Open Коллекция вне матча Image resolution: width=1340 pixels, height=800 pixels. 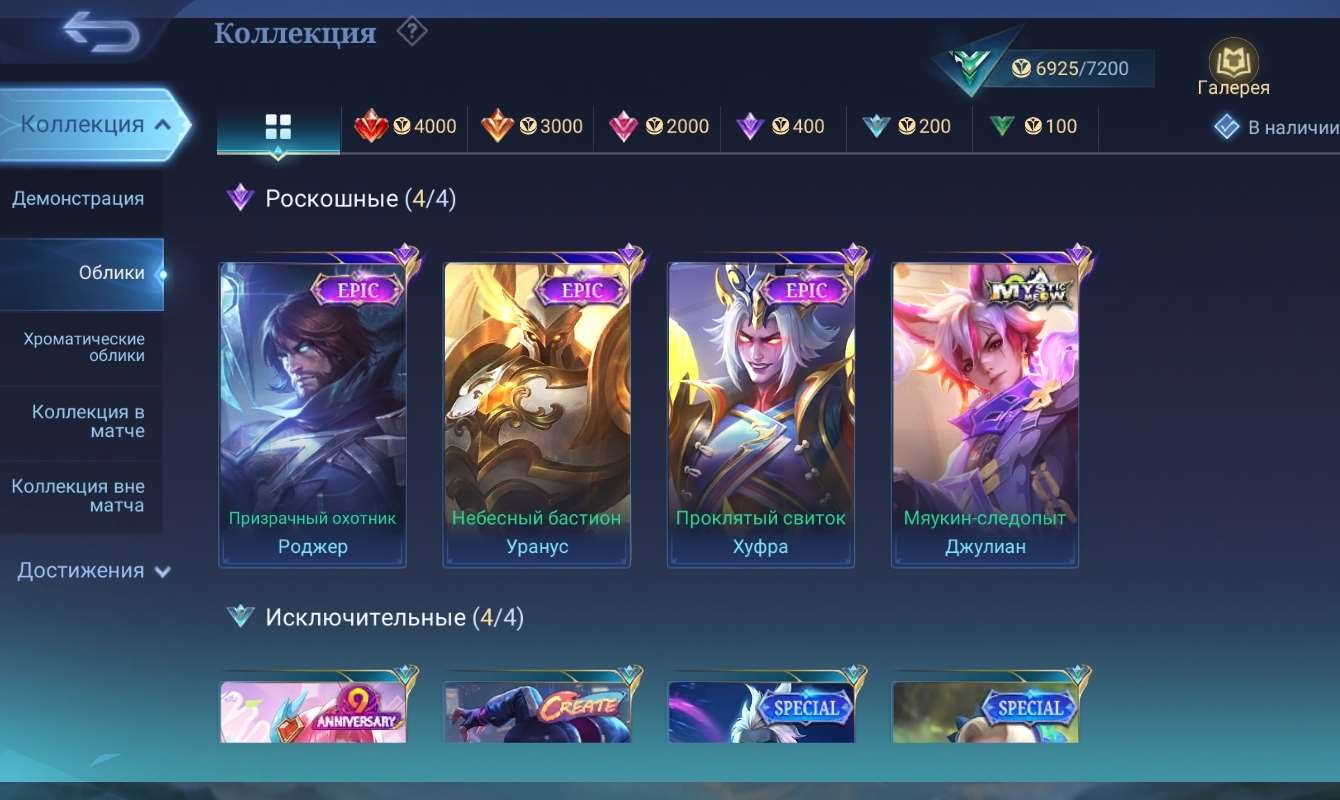82,496
